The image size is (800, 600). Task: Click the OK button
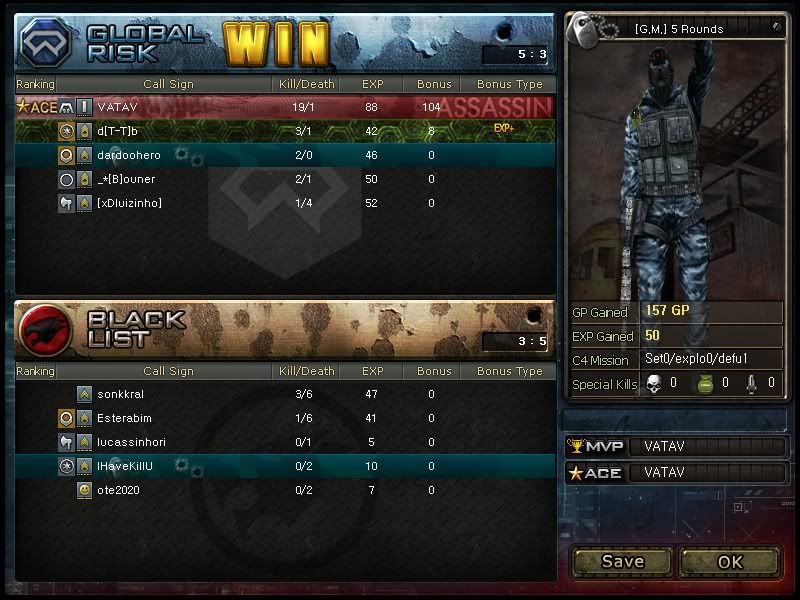click(x=729, y=561)
